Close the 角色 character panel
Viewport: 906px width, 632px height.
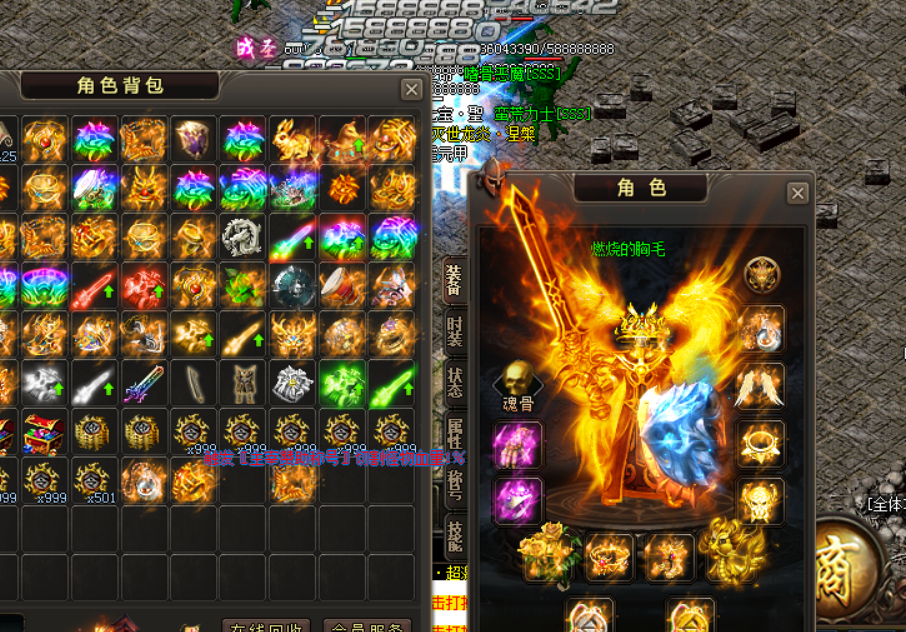797,193
